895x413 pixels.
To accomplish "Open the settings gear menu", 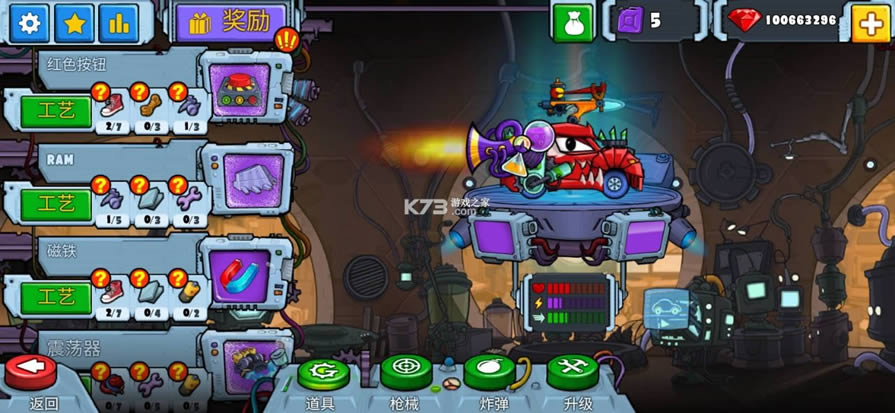I will [x=30, y=21].
